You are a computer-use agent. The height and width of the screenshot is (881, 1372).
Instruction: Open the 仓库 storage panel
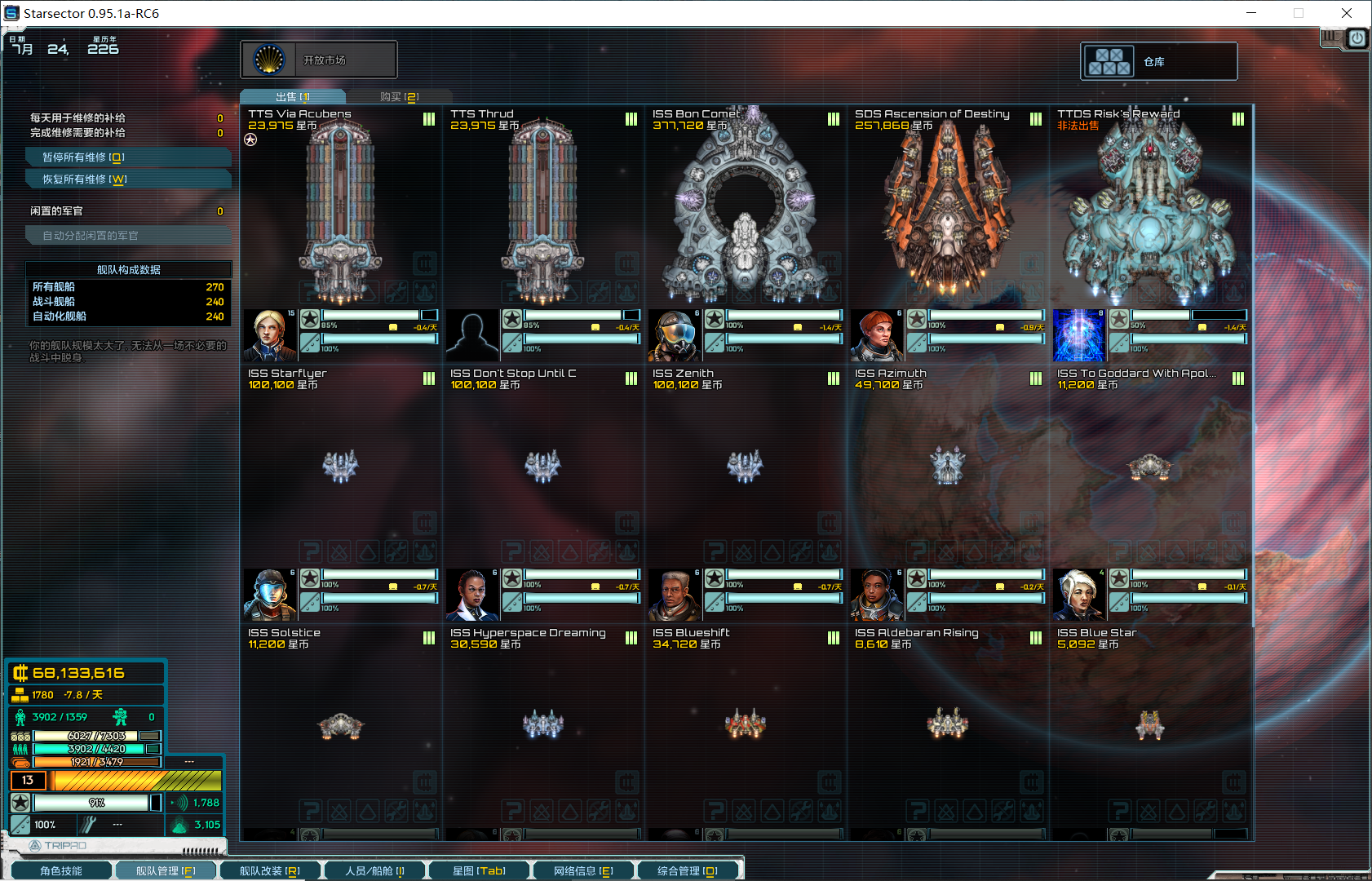pos(1158,62)
